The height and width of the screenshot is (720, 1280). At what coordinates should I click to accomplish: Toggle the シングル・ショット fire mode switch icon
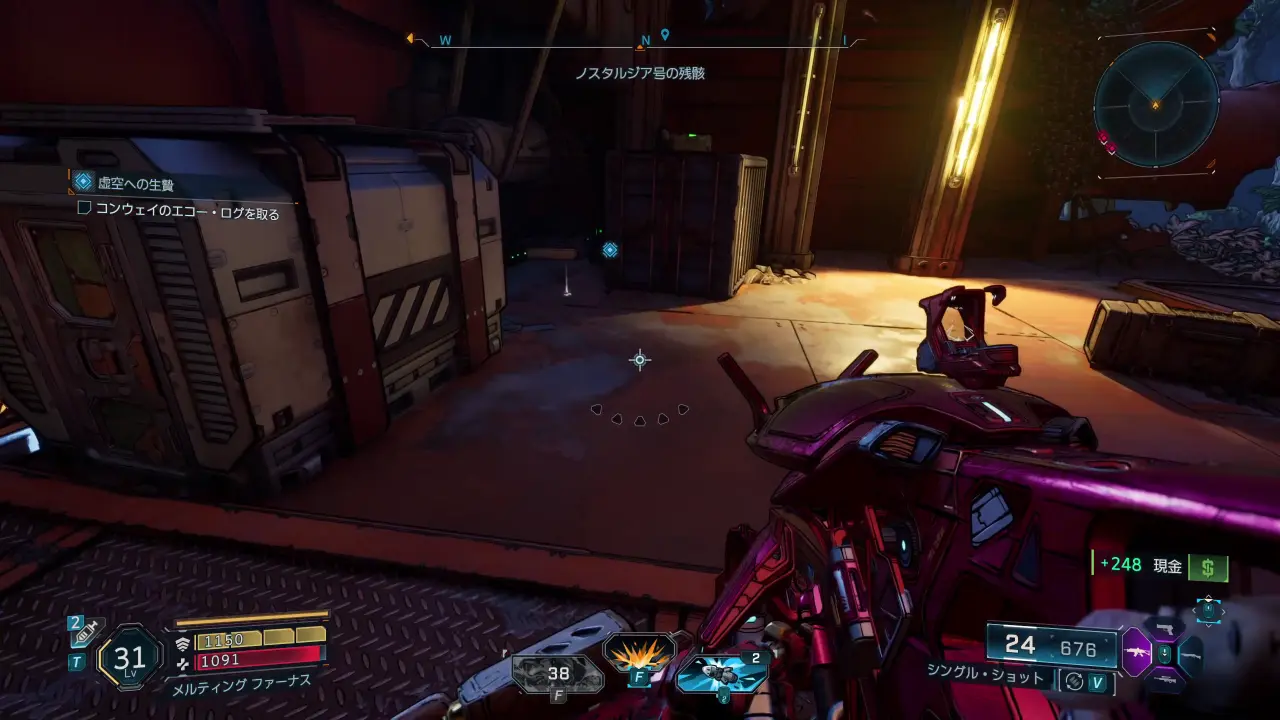click(1074, 681)
